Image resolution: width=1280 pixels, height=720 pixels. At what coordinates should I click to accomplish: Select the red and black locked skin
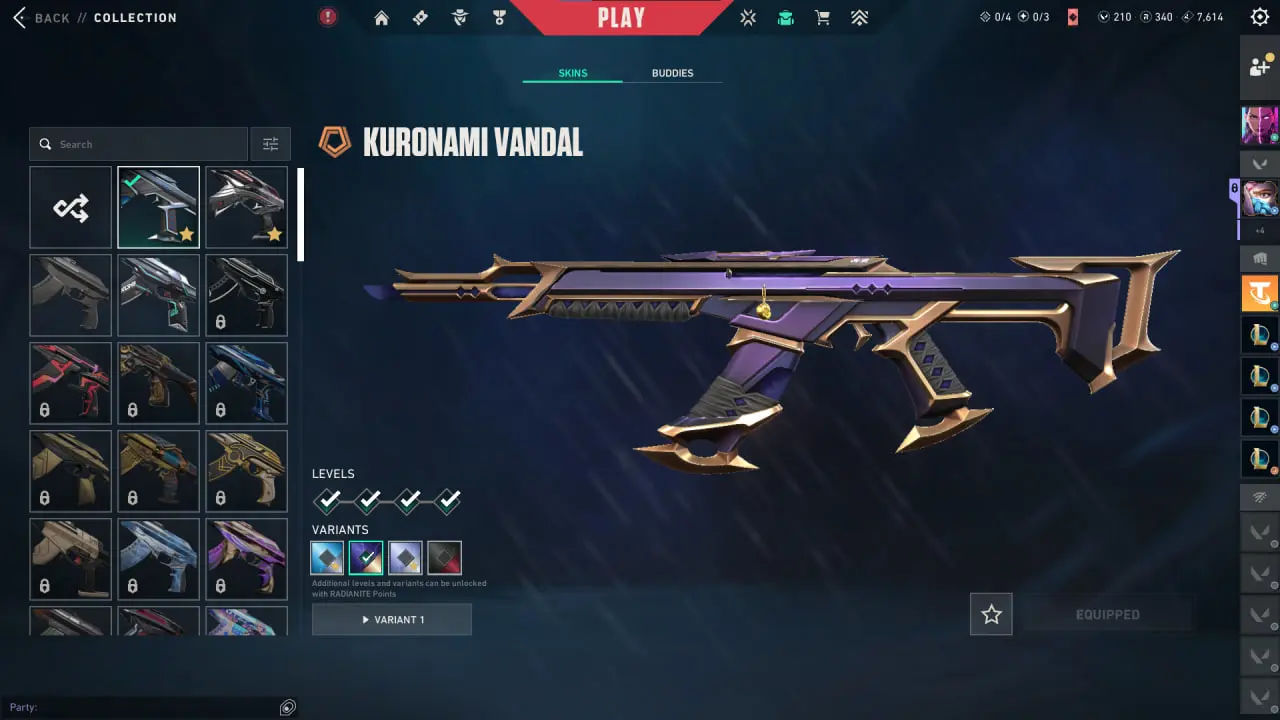tap(71, 383)
